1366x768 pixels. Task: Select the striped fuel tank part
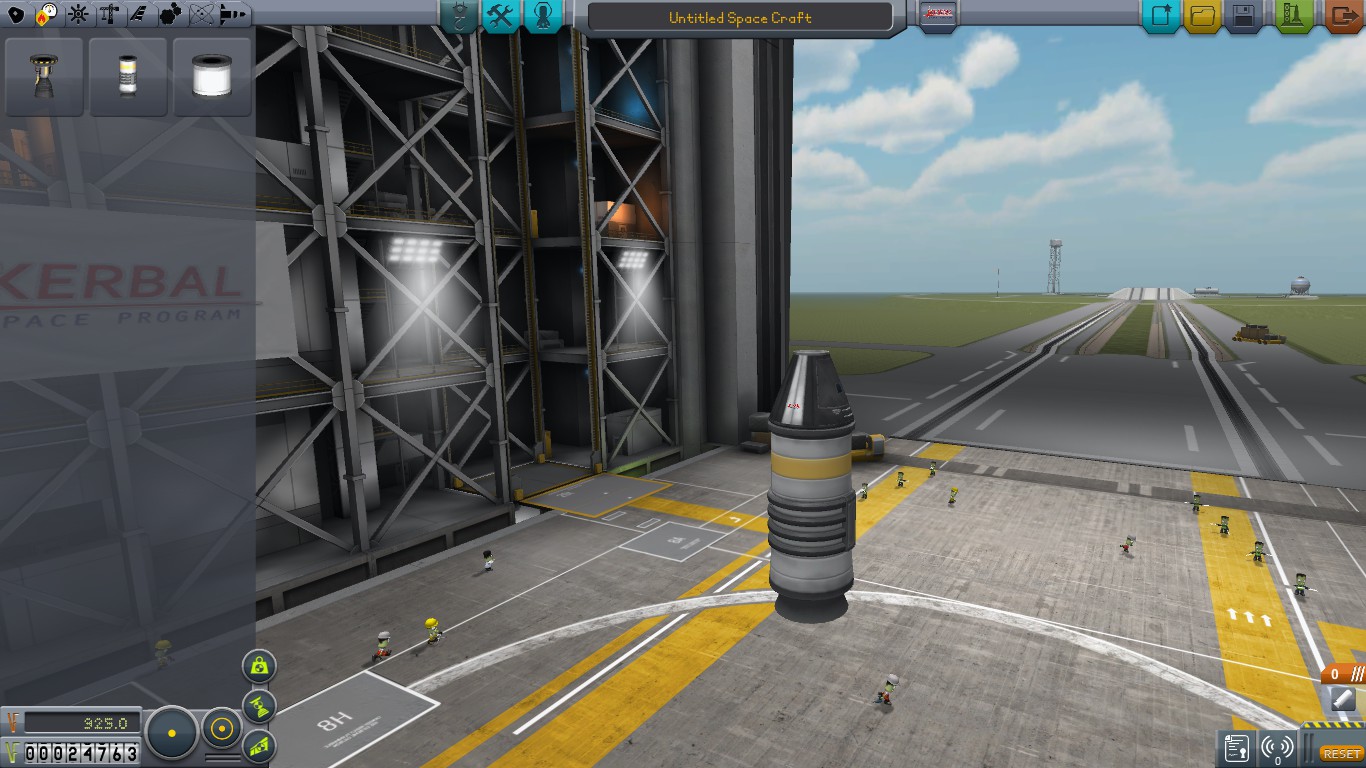pos(127,77)
